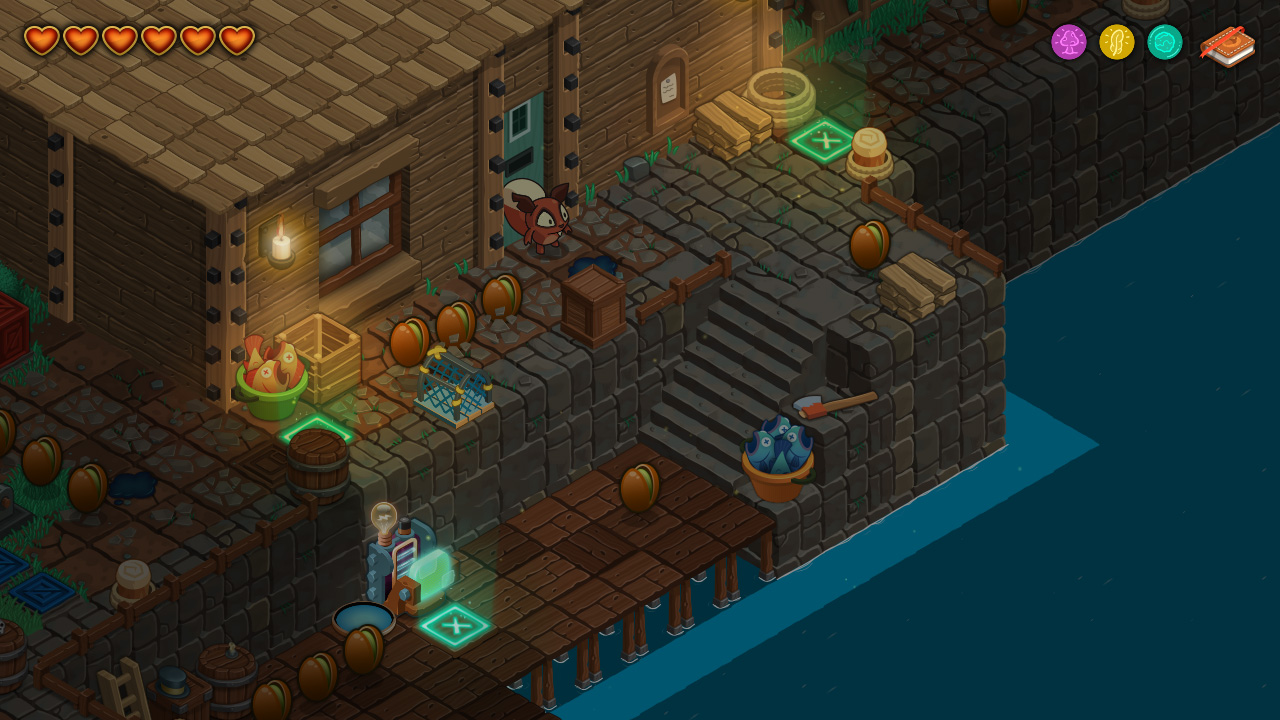Open the orange journal book
1280x720 pixels.
(1226, 45)
